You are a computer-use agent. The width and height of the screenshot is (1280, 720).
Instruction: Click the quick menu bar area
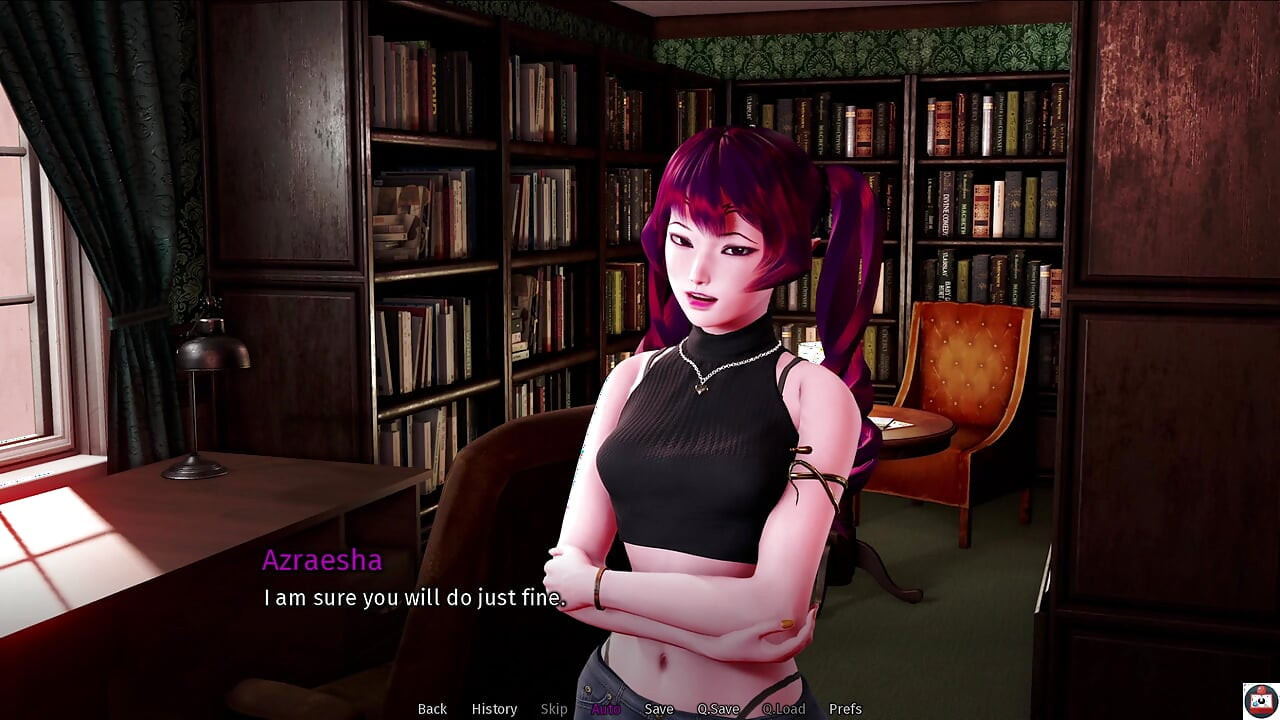[640, 708]
